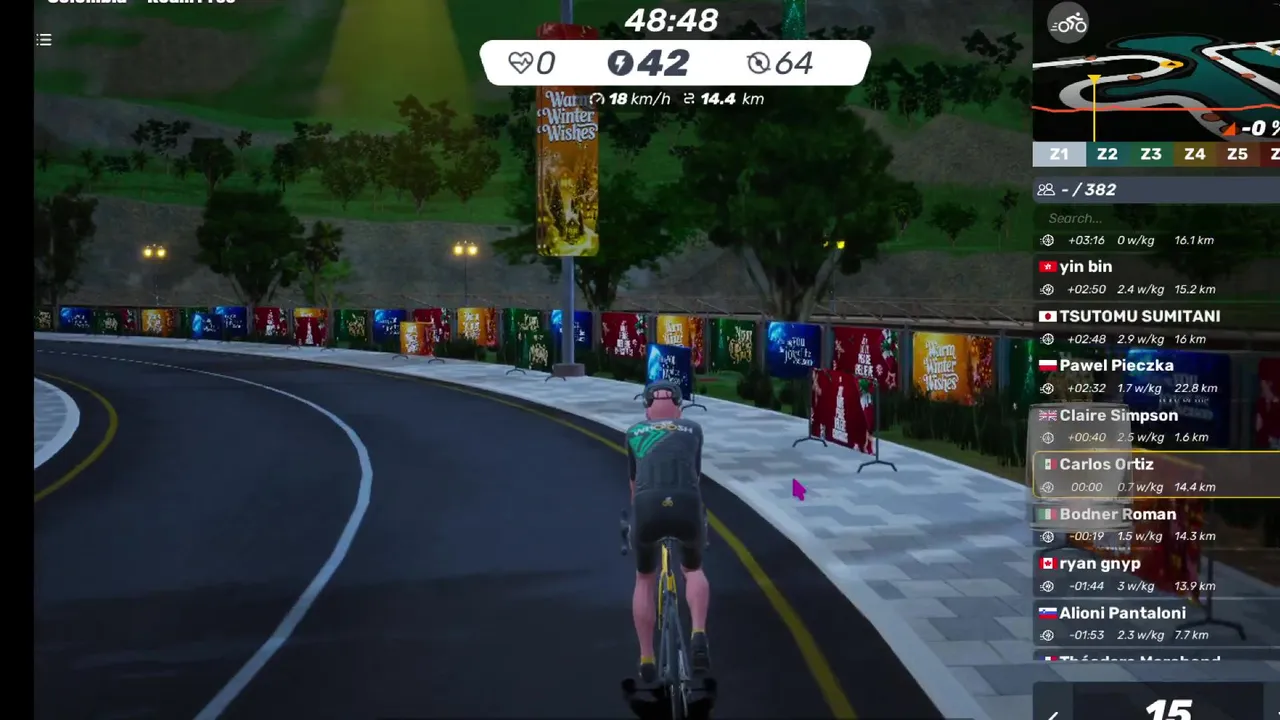Open the hamburger menu icon

click(x=44, y=40)
